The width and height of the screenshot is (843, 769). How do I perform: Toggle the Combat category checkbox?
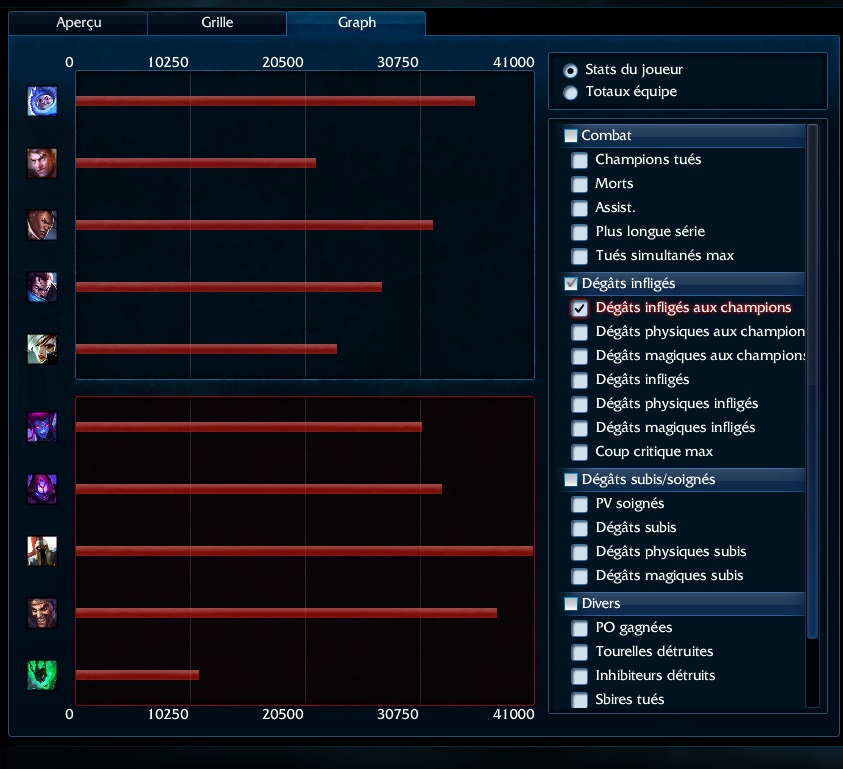[571, 136]
